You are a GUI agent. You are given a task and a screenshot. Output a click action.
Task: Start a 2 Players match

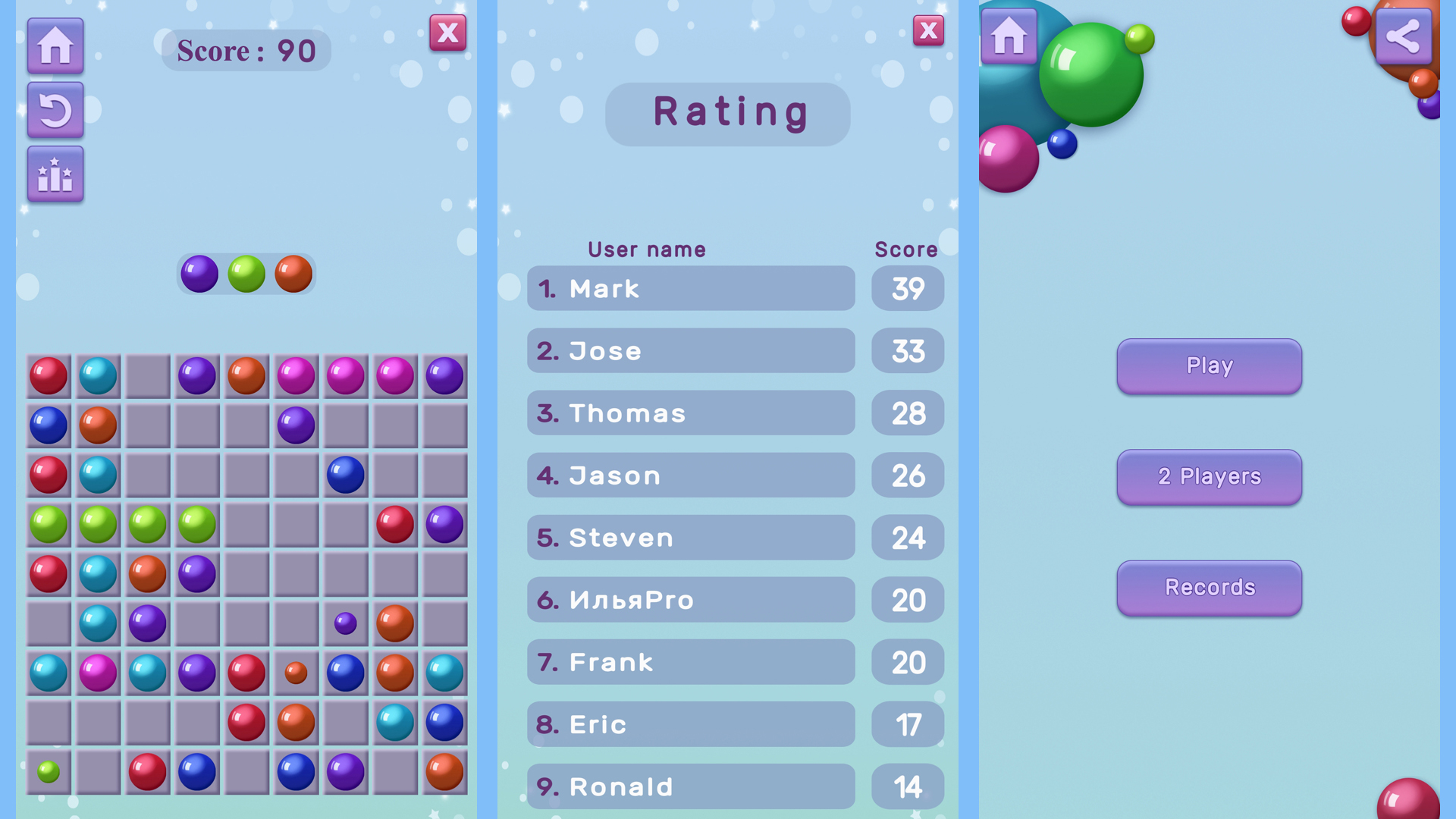pyautogui.click(x=1209, y=477)
